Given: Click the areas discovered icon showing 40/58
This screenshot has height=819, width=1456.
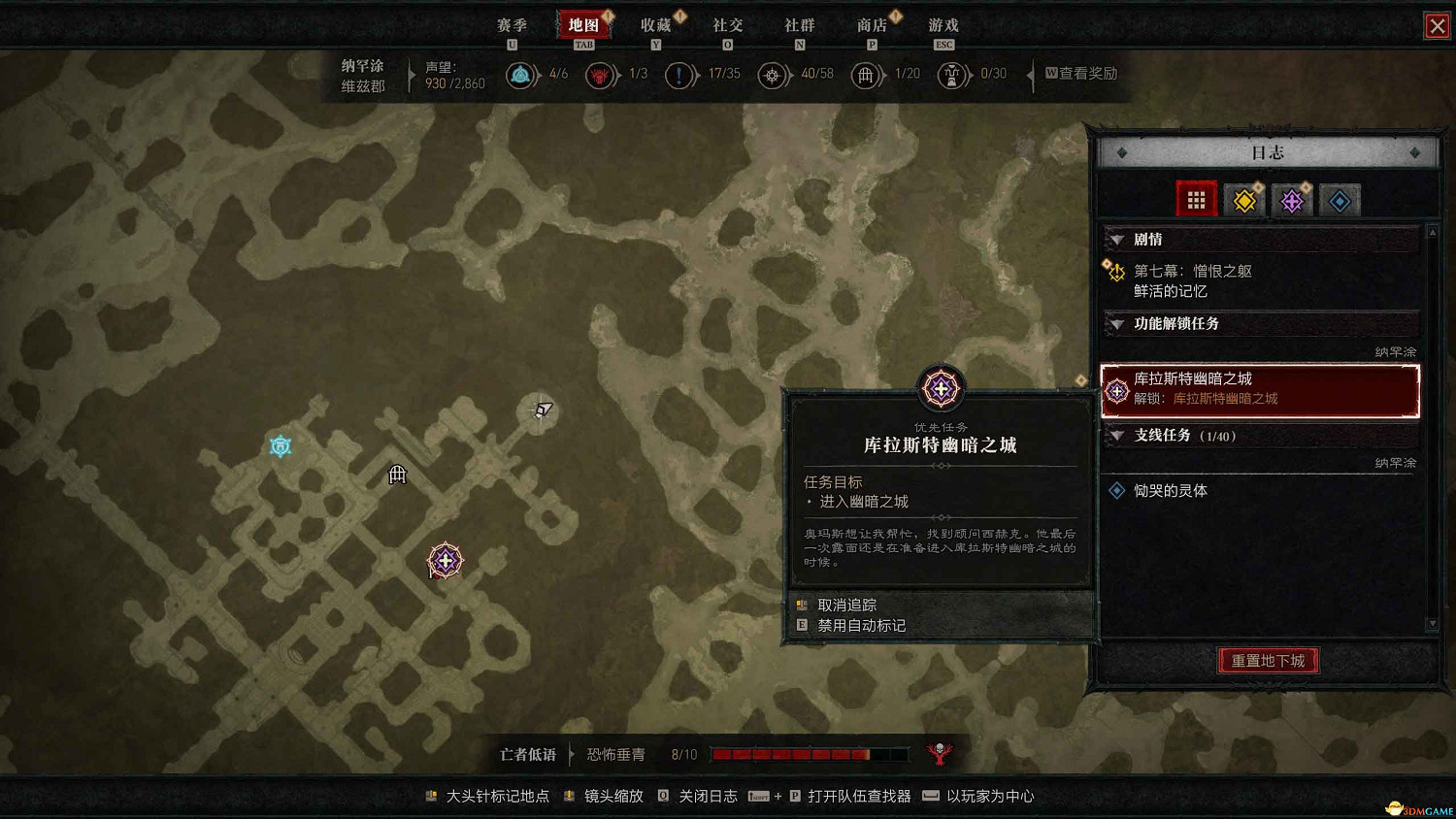Looking at the screenshot, I should tap(774, 75).
